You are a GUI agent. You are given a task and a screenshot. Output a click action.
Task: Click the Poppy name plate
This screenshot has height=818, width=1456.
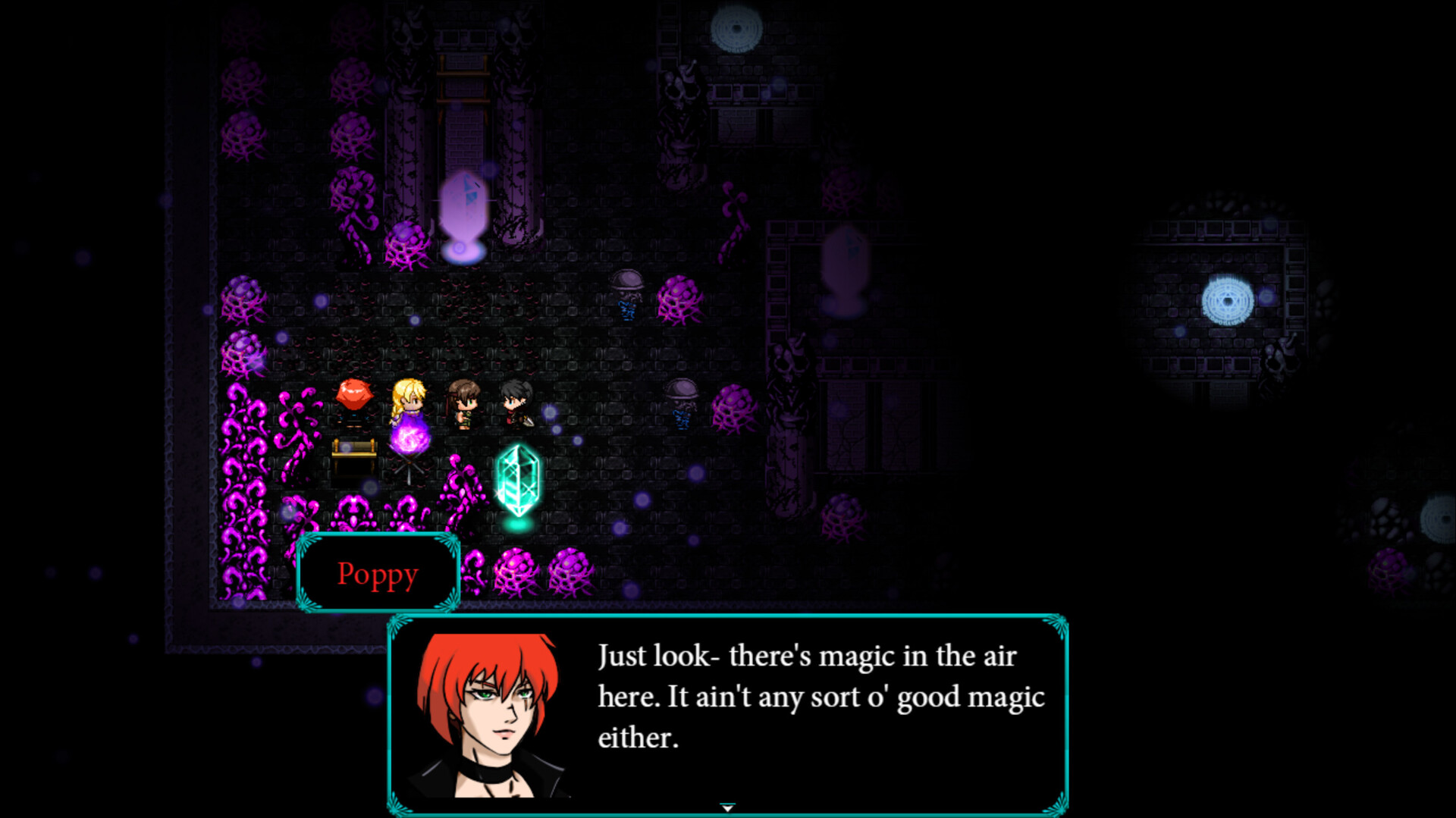click(x=378, y=574)
